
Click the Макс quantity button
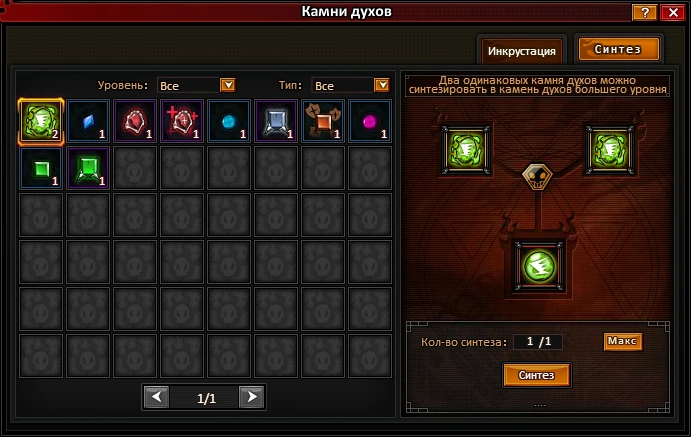[x=622, y=342]
